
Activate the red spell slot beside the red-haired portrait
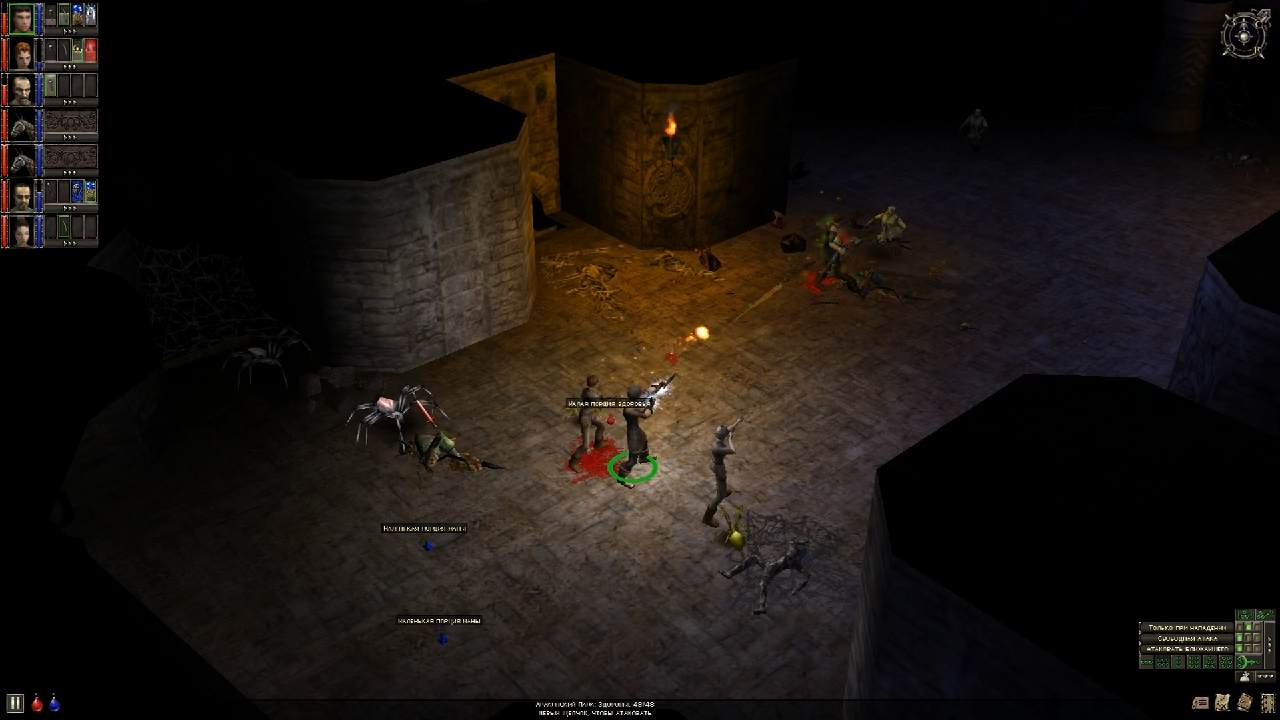[91, 50]
